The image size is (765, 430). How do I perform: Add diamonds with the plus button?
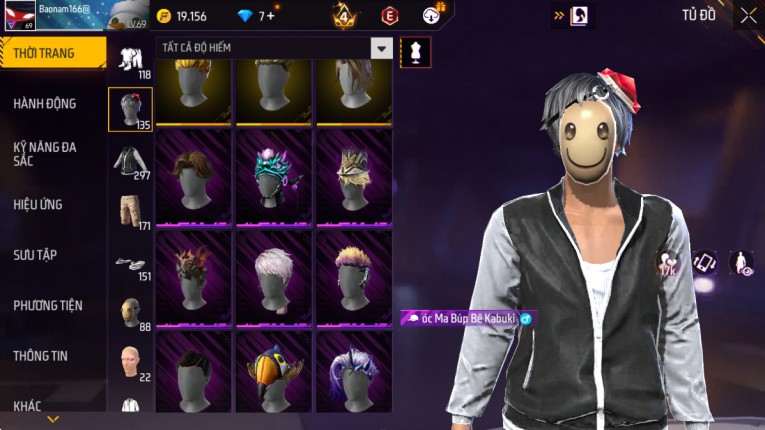tap(270, 16)
